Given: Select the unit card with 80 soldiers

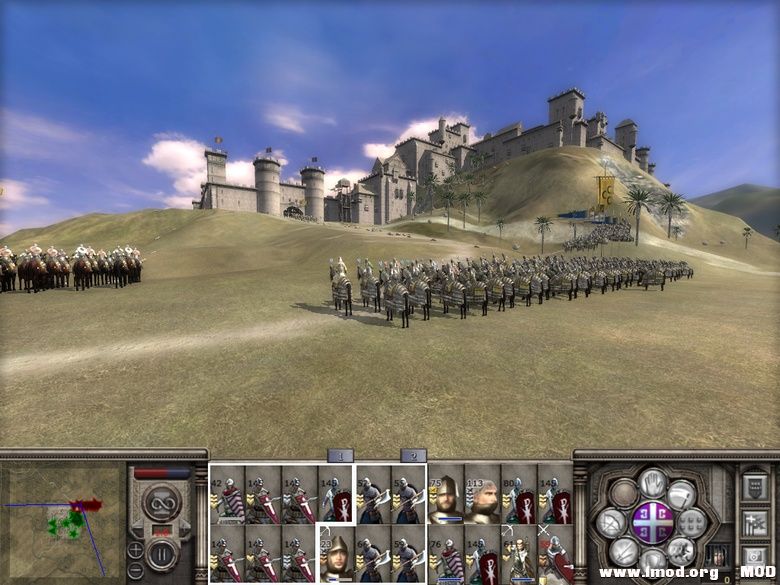Looking at the screenshot, I should 518,494.
